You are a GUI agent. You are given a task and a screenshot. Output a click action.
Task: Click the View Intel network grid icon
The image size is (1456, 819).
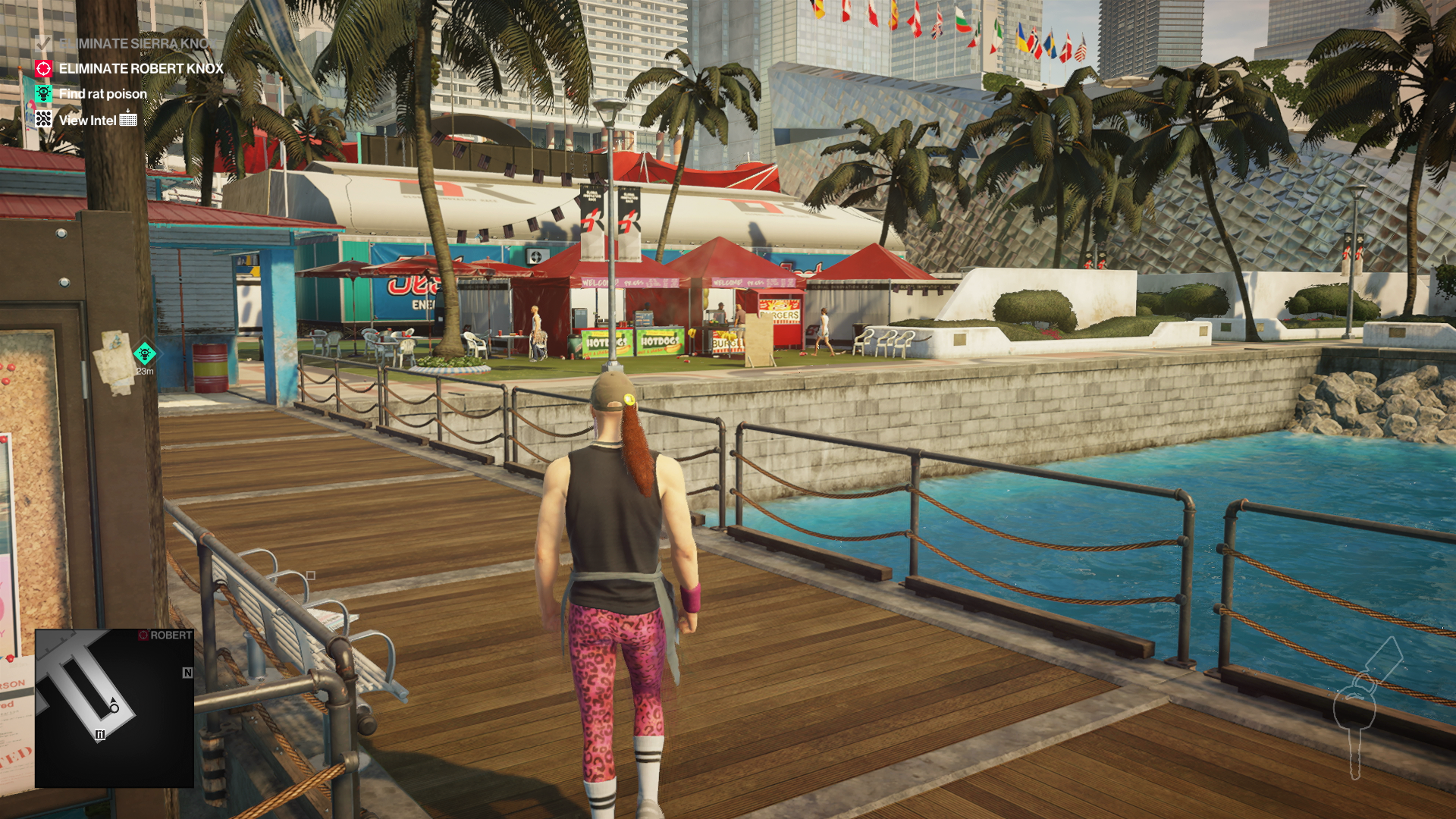click(x=43, y=119)
